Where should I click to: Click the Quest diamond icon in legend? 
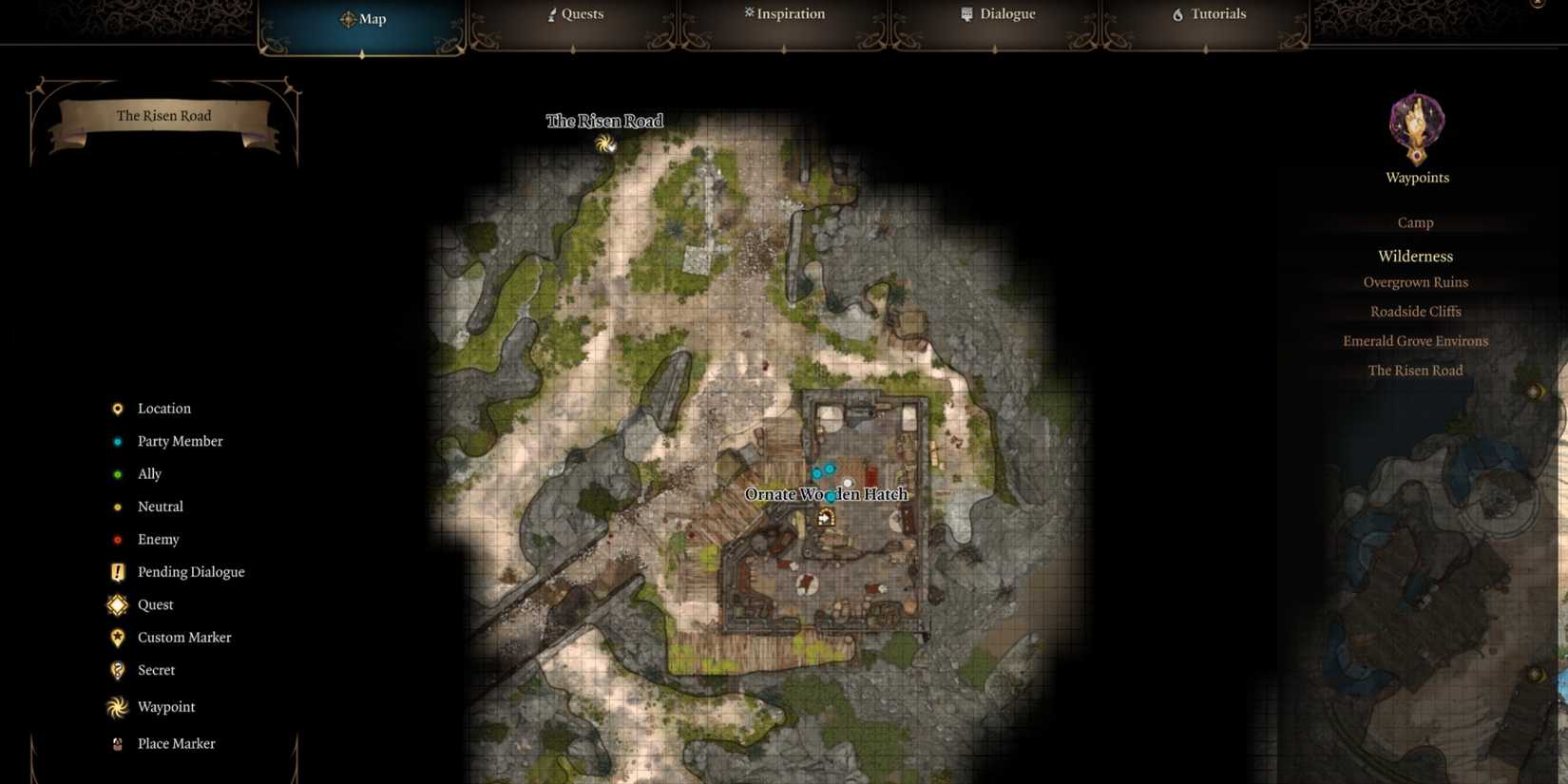[x=117, y=604]
